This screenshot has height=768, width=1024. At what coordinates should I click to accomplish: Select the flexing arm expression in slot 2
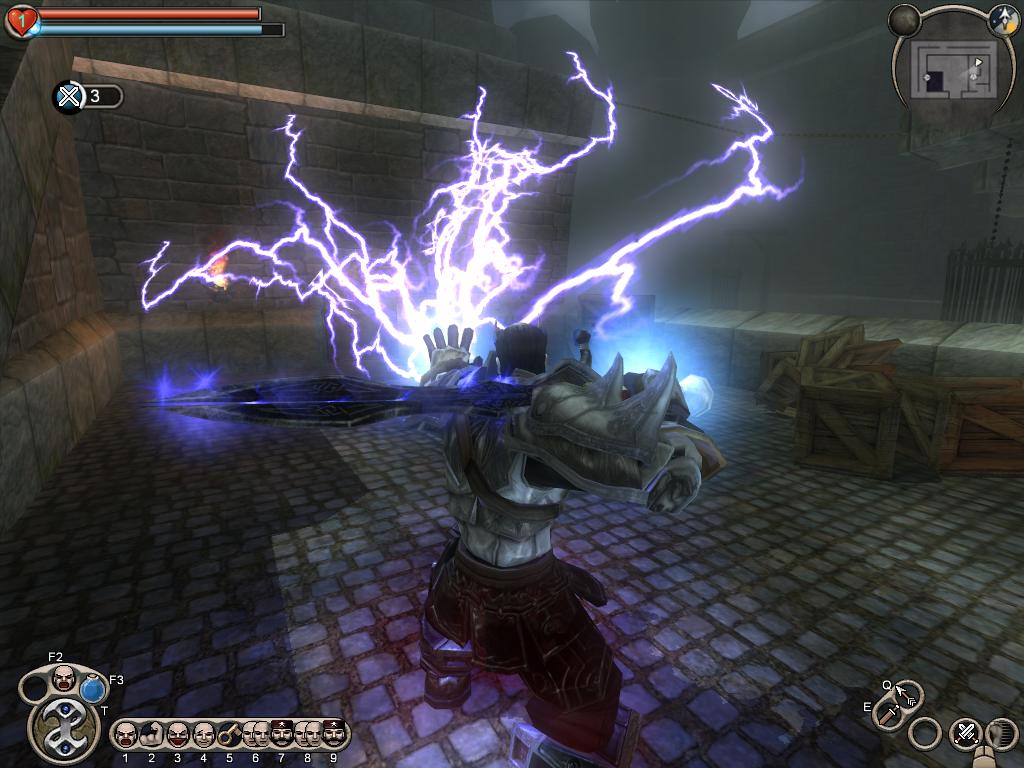(151, 735)
